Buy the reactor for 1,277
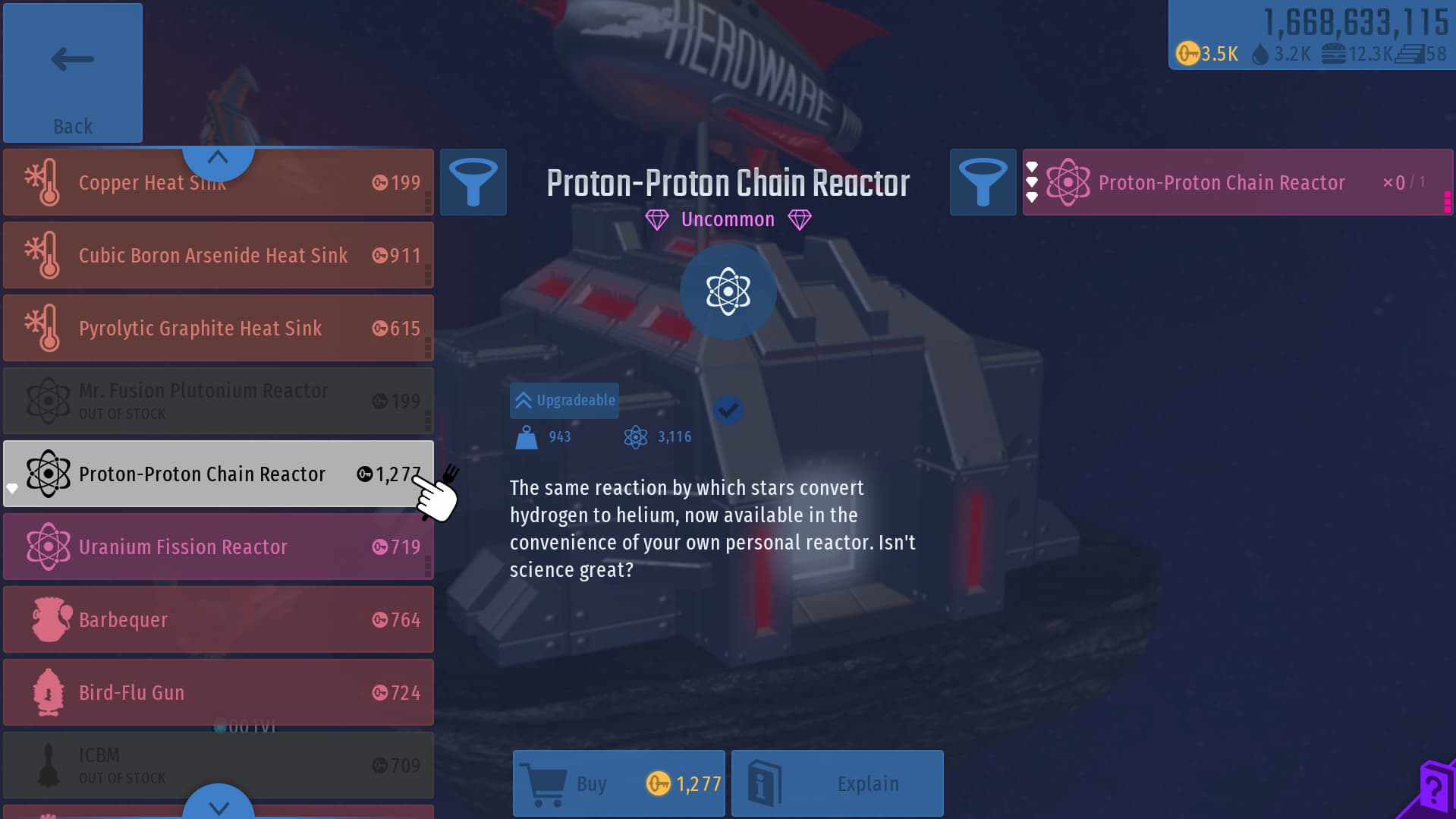This screenshot has height=819, width=1456. click(x=619, y=783)
